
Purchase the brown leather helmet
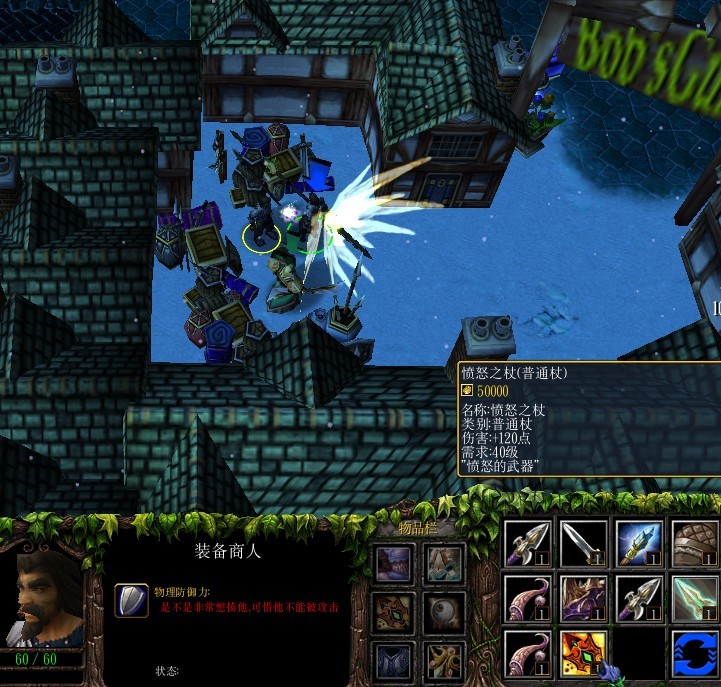pos(695,545)
